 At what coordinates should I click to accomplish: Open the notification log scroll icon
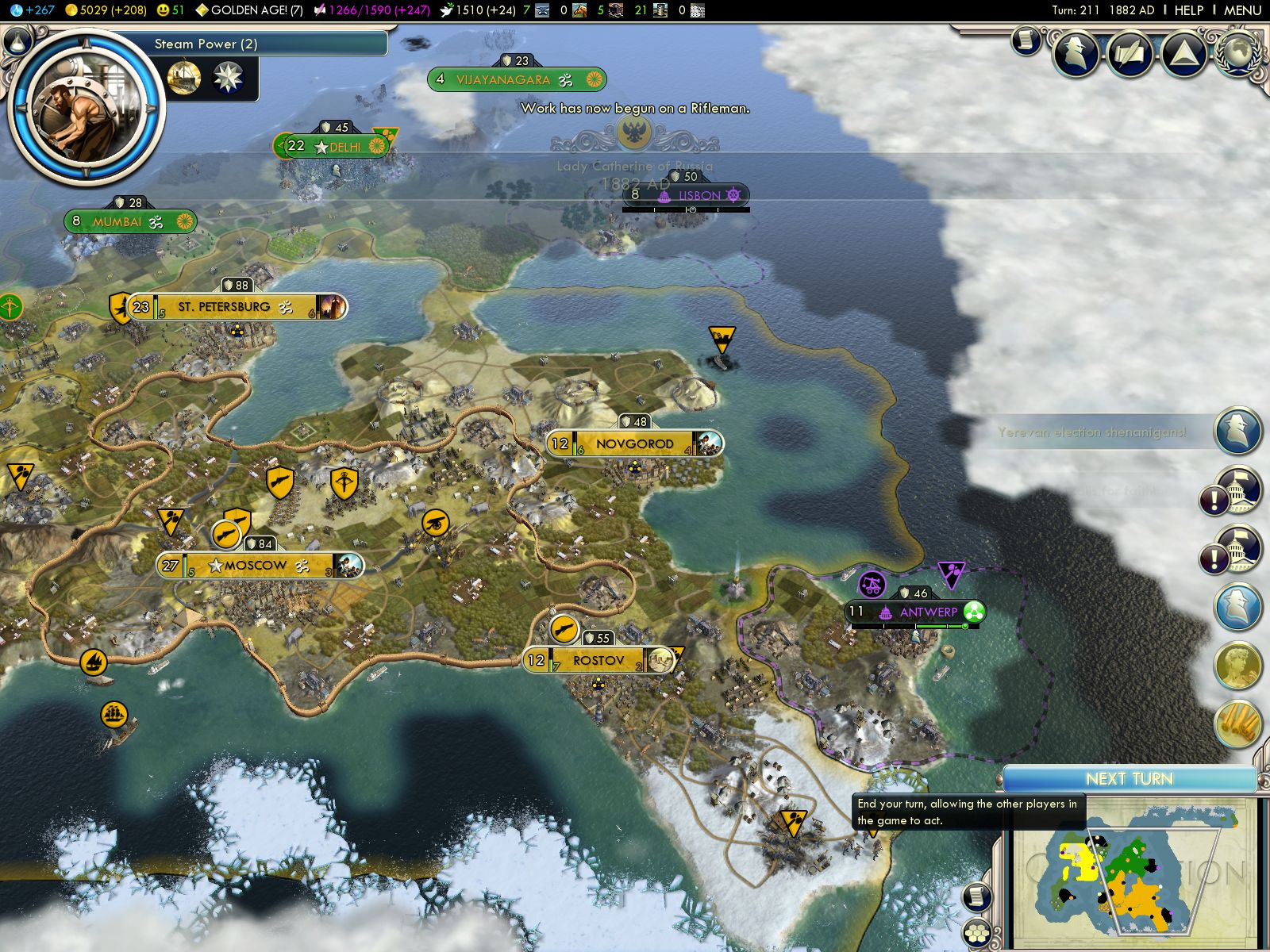pos(1026,41)
